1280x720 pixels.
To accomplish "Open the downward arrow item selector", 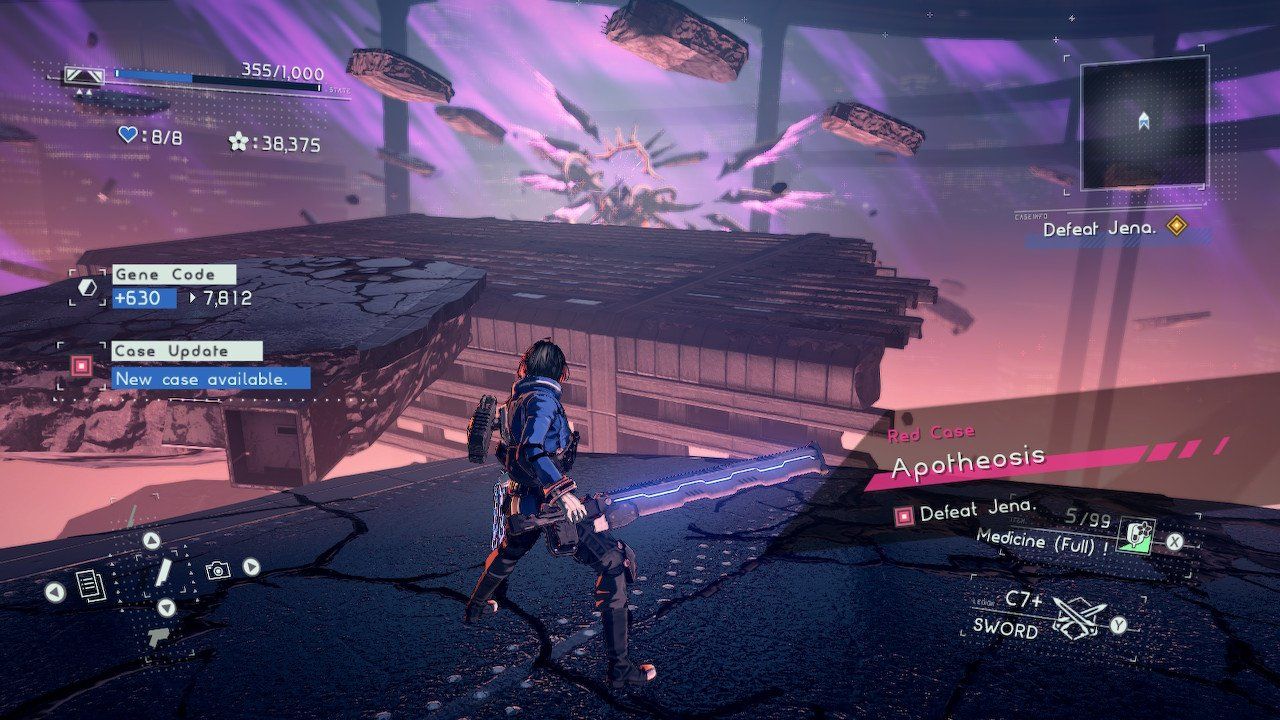I will [x=166, y=607].
